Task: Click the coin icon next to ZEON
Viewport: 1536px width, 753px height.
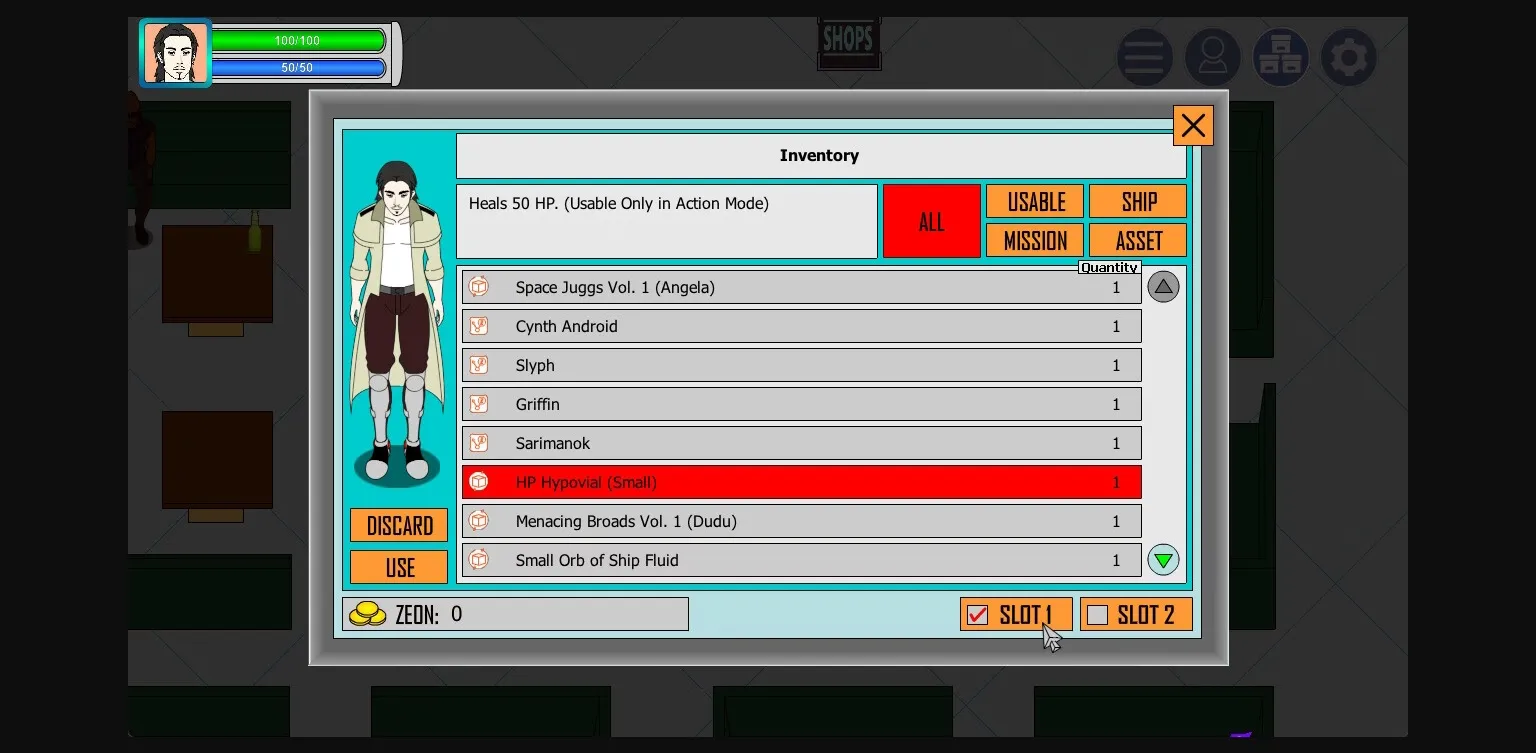Action: [x=369, y=613]
